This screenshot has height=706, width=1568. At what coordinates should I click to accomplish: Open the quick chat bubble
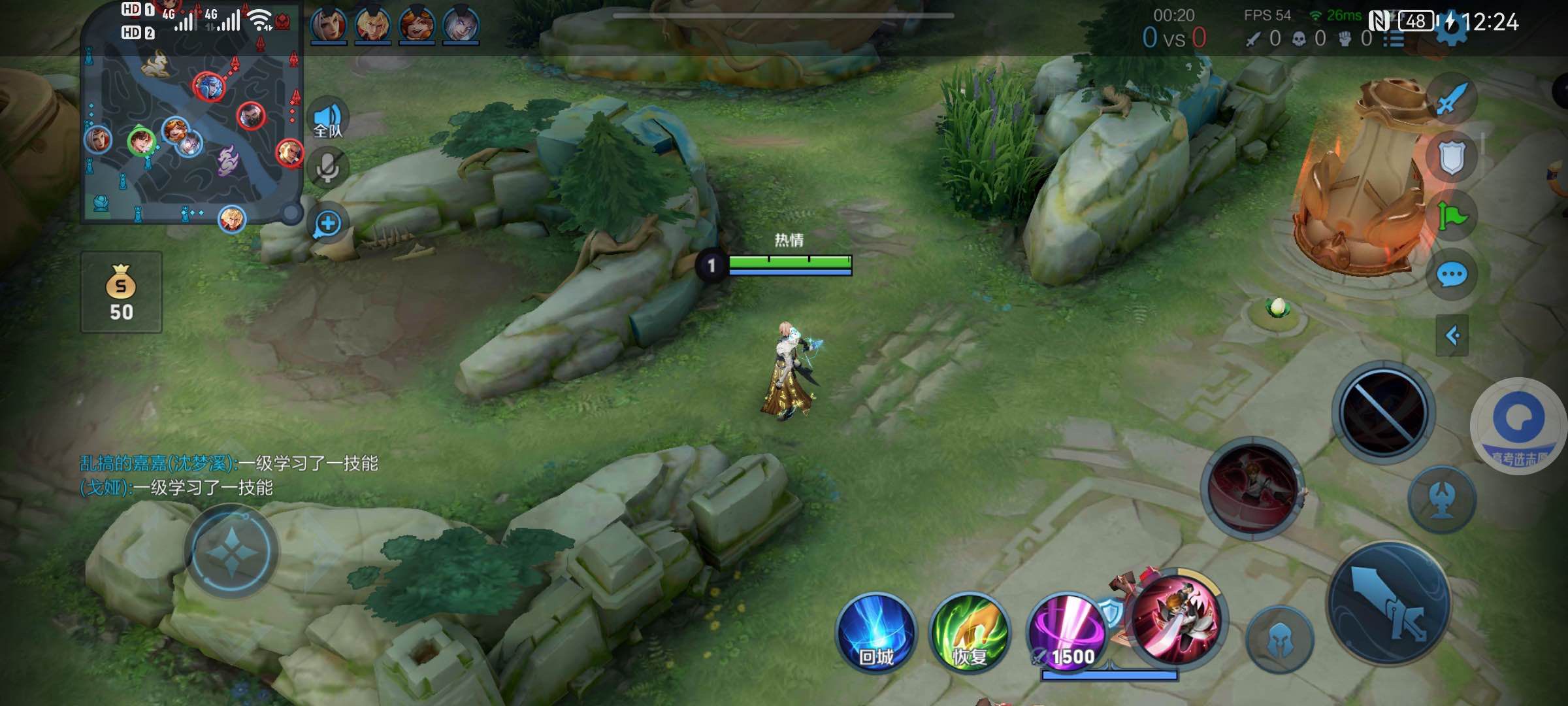point(1452,275)
